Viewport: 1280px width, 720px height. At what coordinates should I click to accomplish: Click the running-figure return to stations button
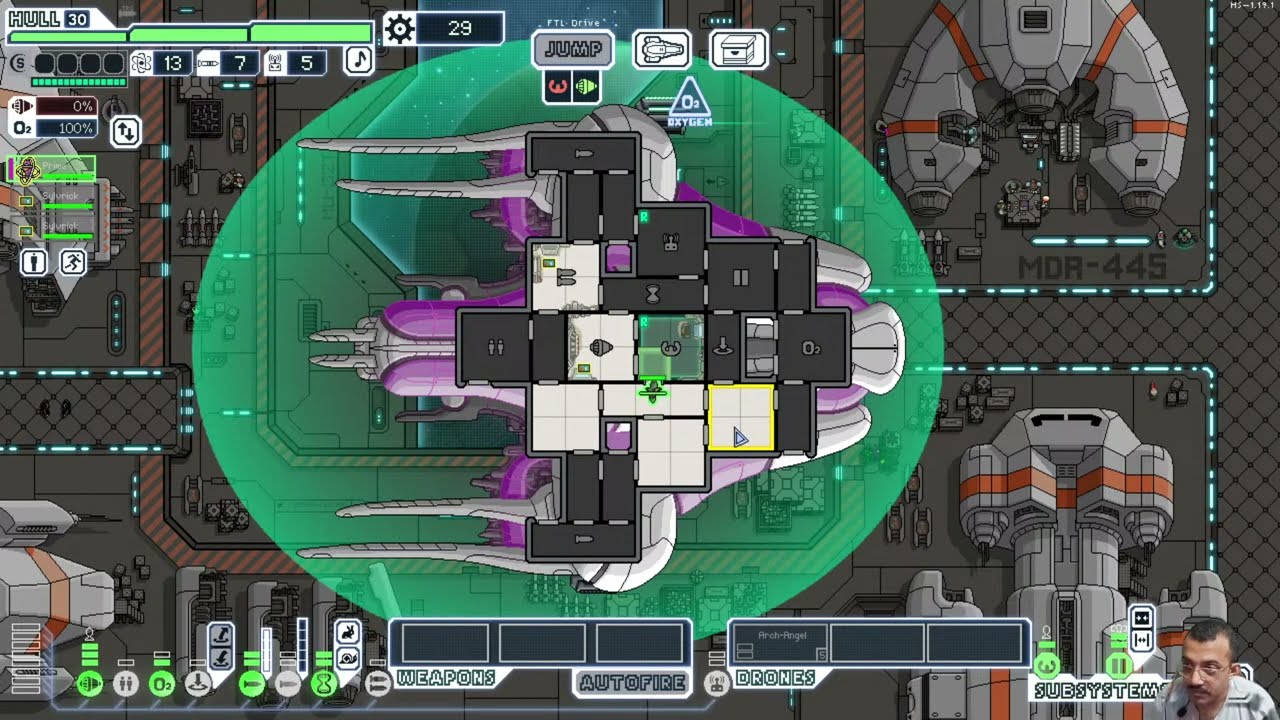pos(73,262)
